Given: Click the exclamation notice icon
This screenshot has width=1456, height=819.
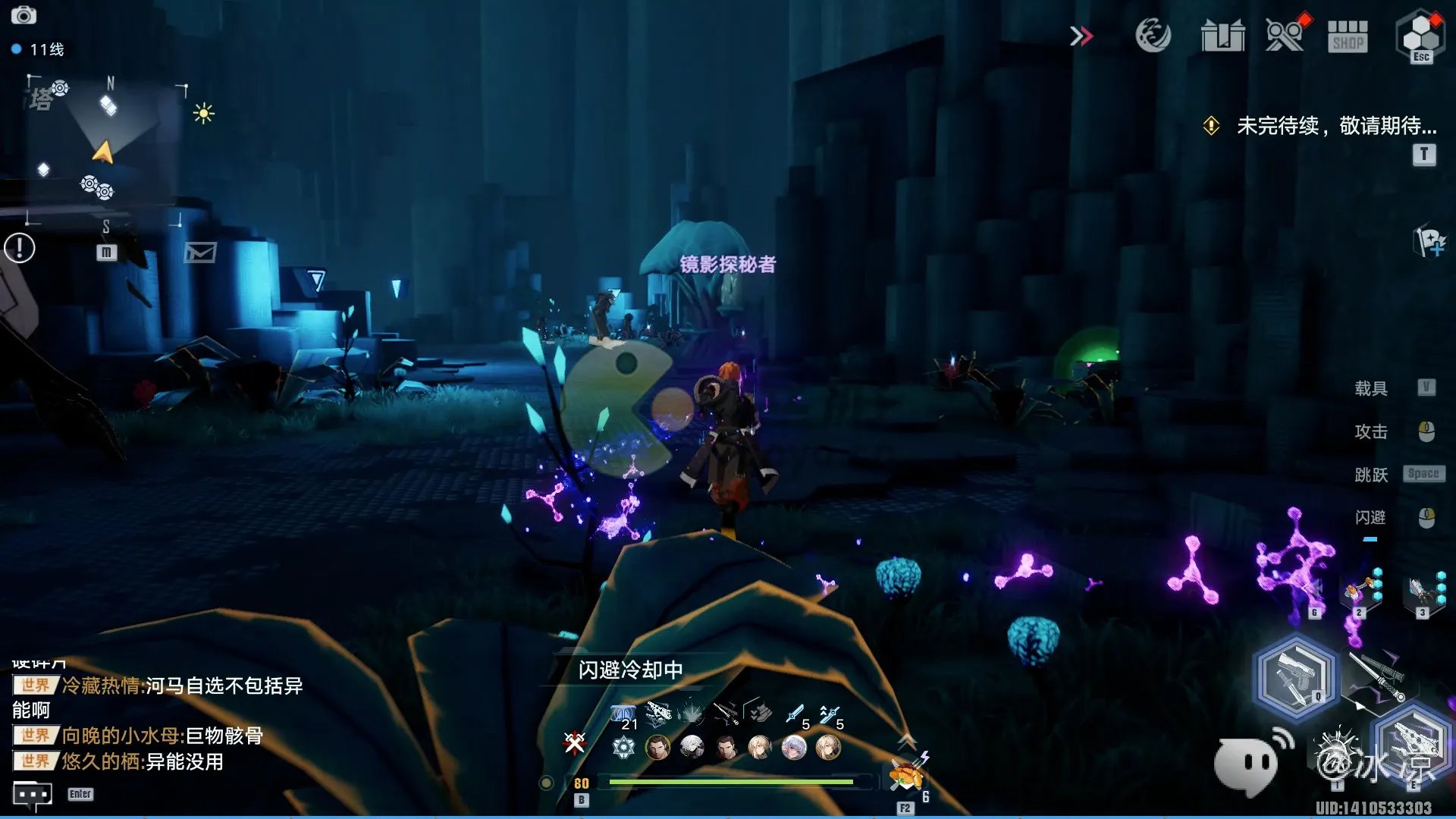Looking at the screenshot, I should 20,248.
